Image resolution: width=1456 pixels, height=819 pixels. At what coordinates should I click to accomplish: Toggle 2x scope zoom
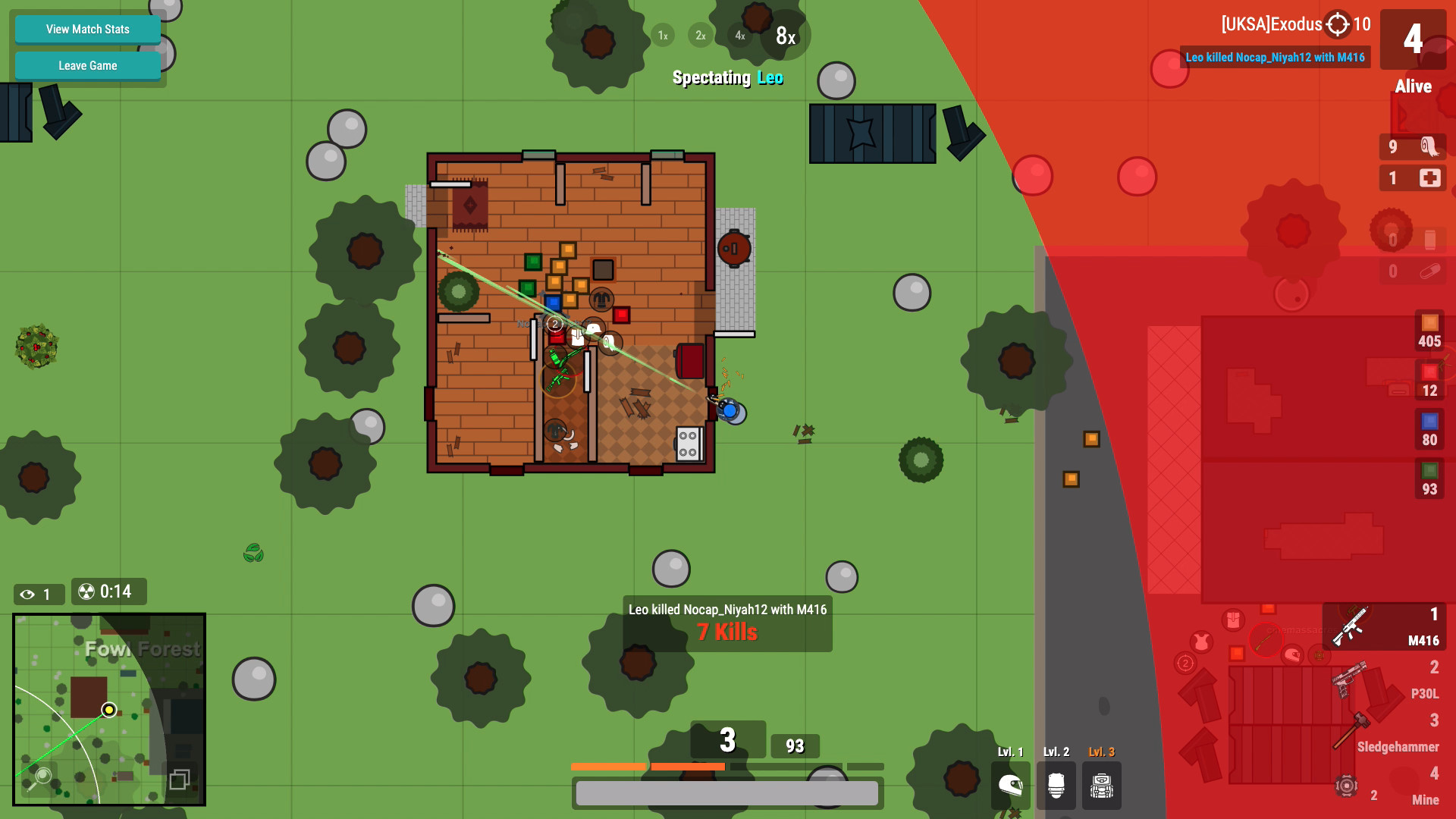click(700, 35)
